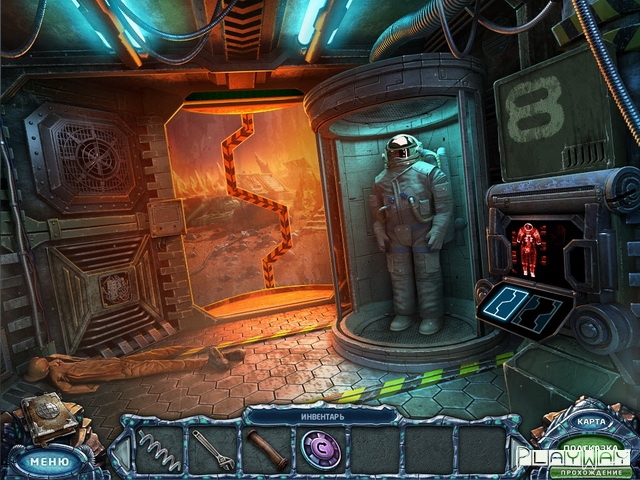640x480 pixels.
Task: Select the purple round disc item
Action: point(321,448)
